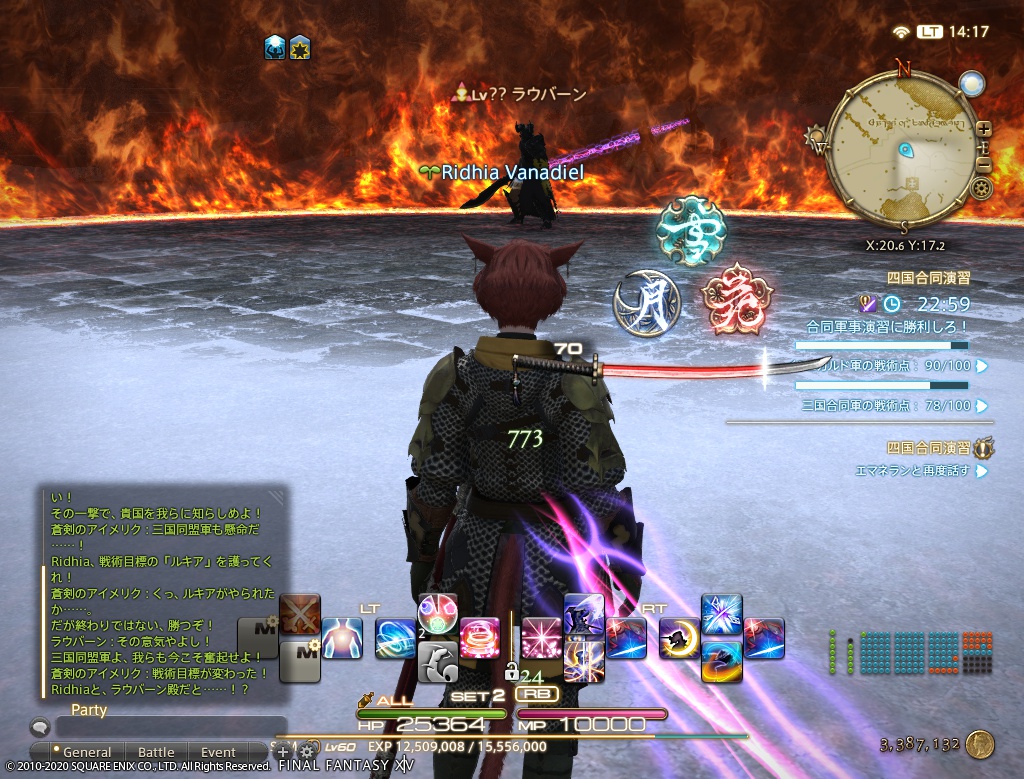Open the chat settings gear

[306, 750]
